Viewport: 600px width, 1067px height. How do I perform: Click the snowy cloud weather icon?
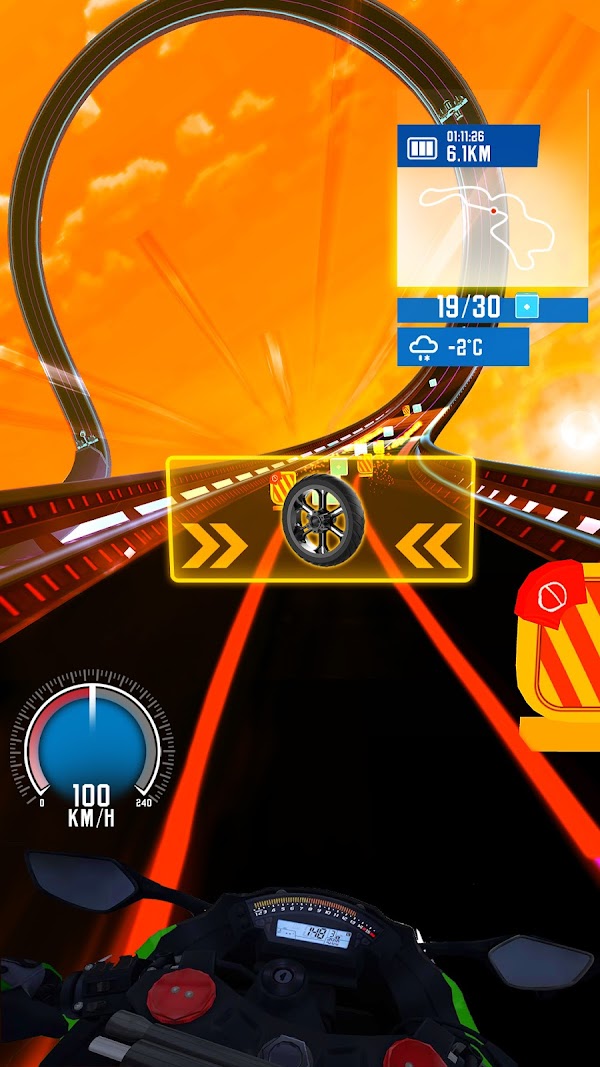pyautogui.click(x=424, y=347)
